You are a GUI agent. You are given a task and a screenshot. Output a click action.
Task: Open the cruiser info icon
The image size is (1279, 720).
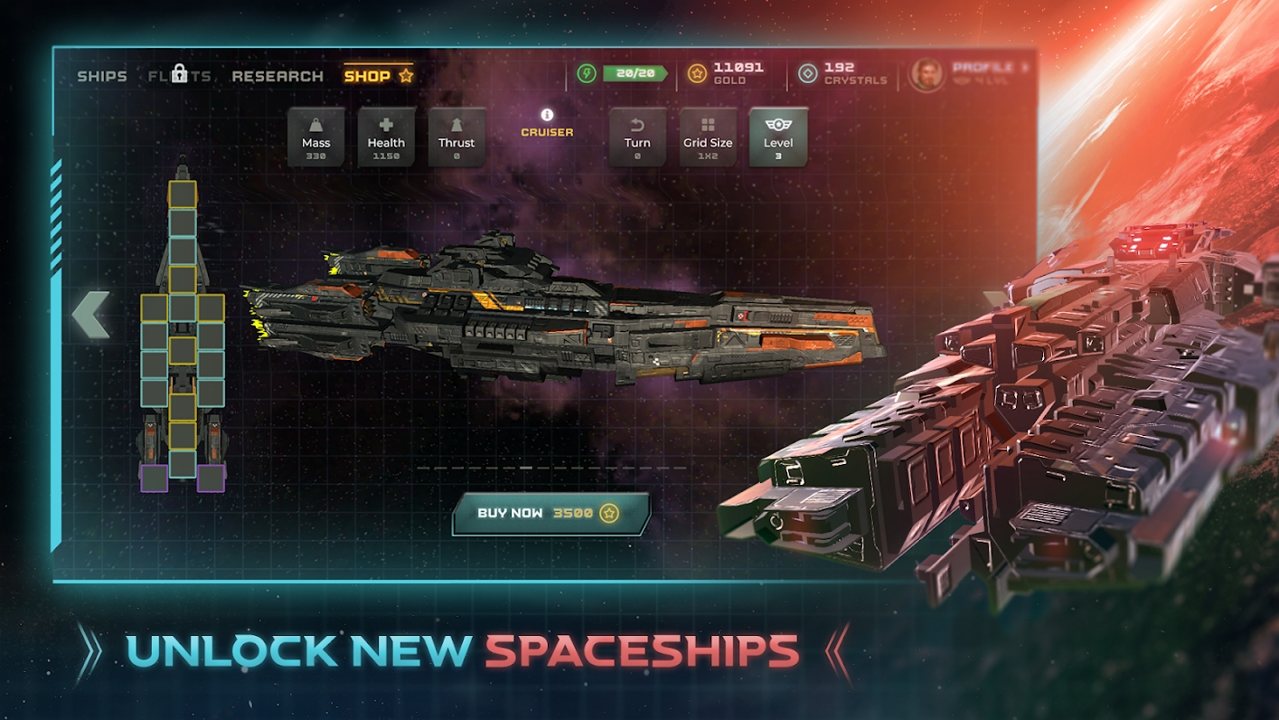pos(547,115)
